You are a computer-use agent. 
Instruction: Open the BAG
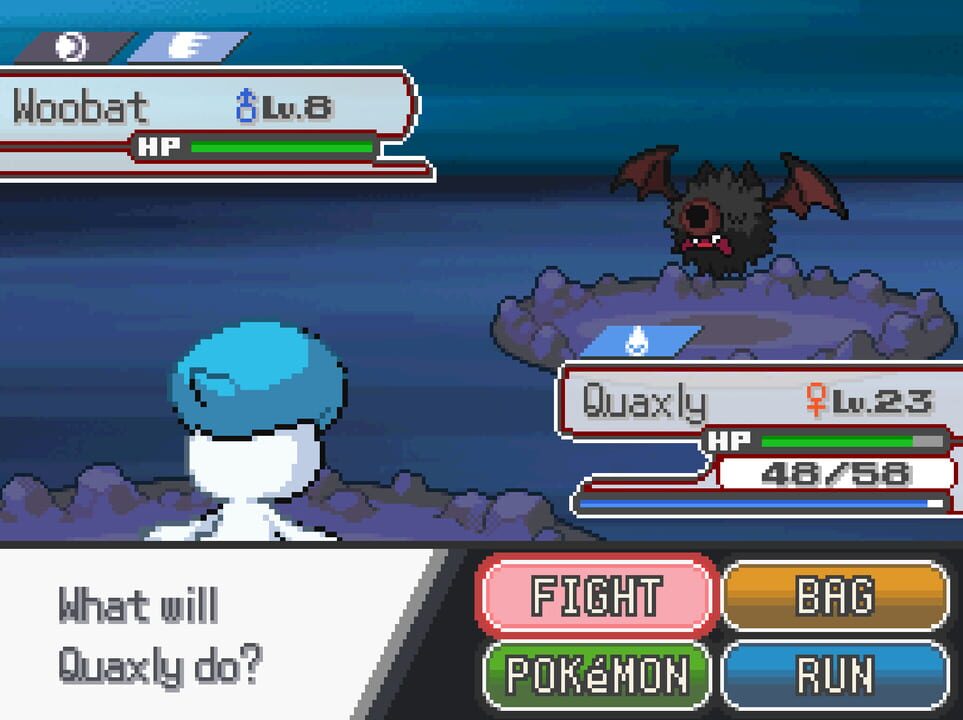point(834,597)
